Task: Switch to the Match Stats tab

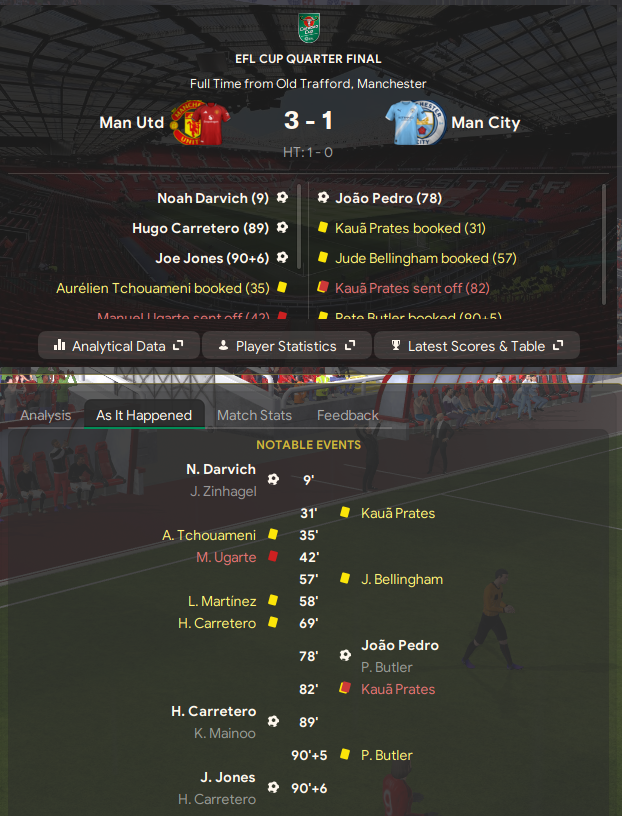Action: click(x=254, y=415)
